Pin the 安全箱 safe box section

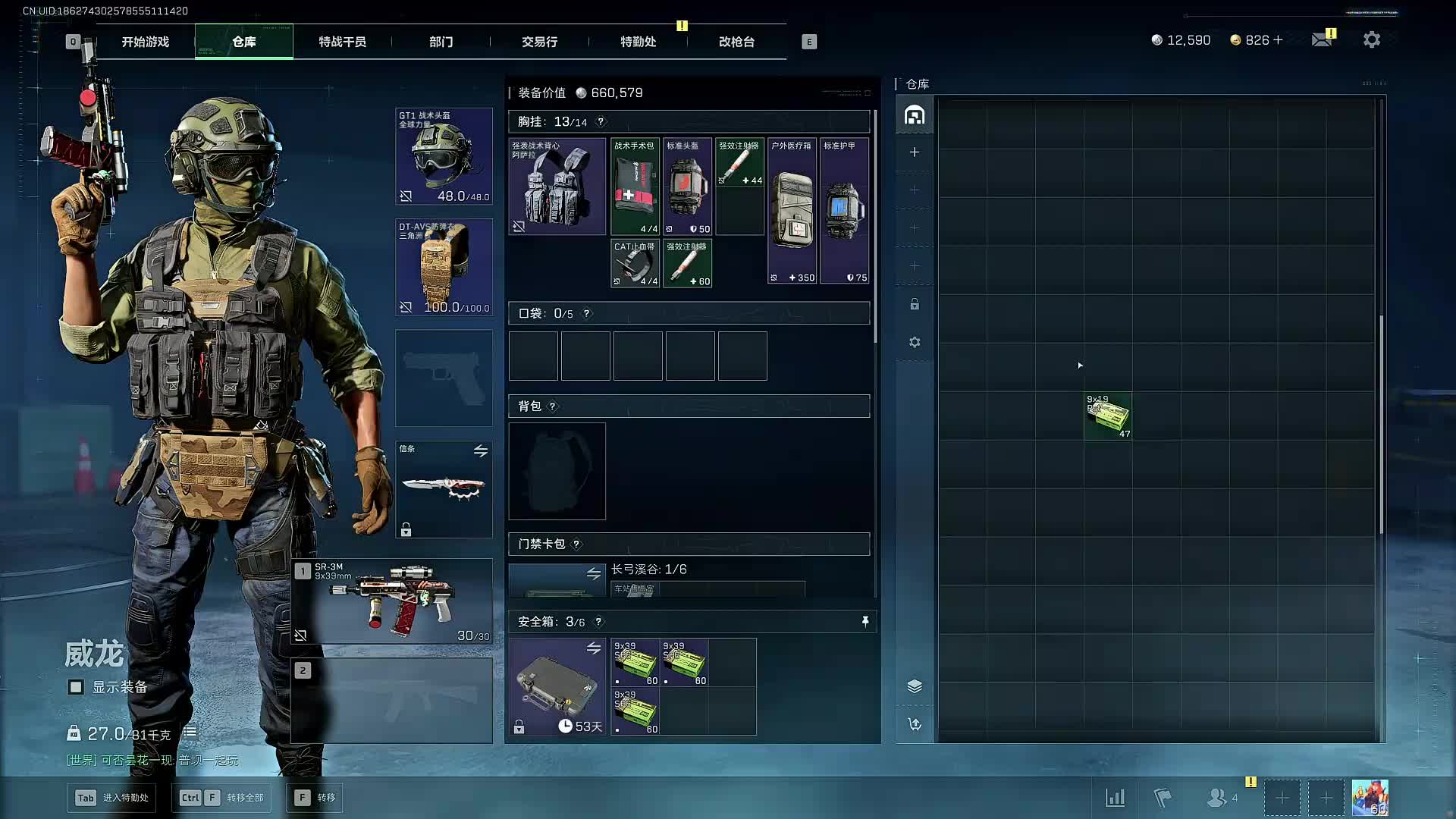tap(864, 622)
